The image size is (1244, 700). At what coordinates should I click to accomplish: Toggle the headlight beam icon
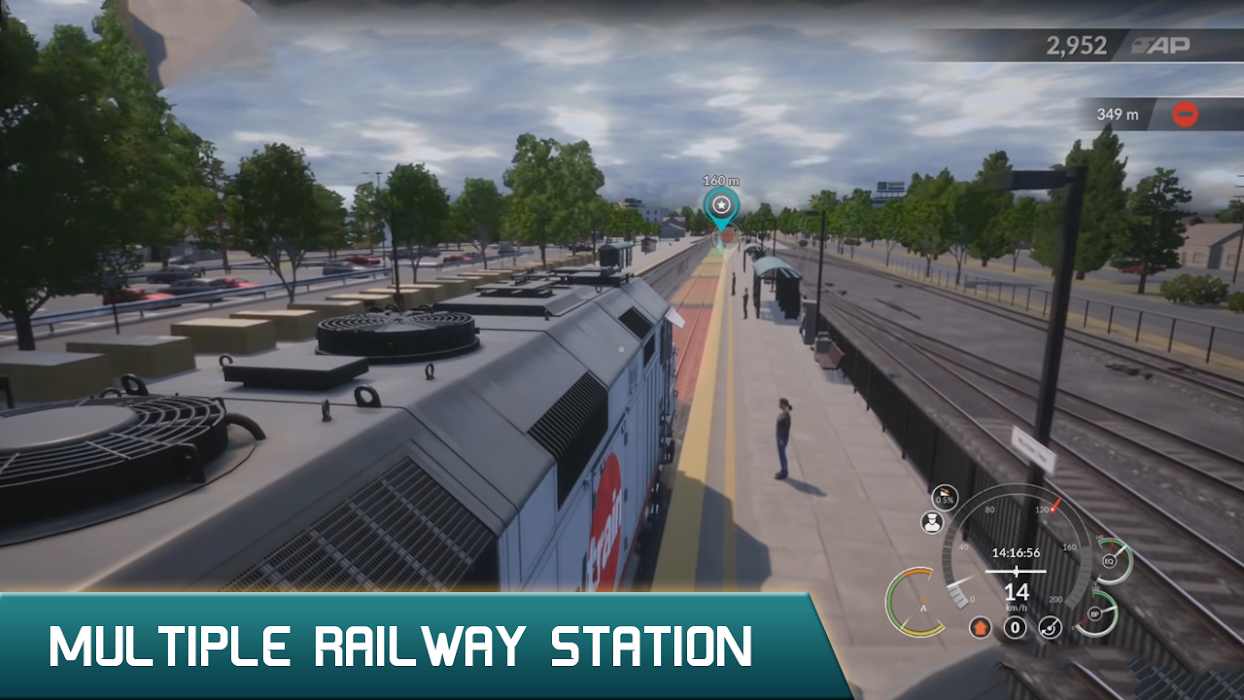tap(1049, 628)
